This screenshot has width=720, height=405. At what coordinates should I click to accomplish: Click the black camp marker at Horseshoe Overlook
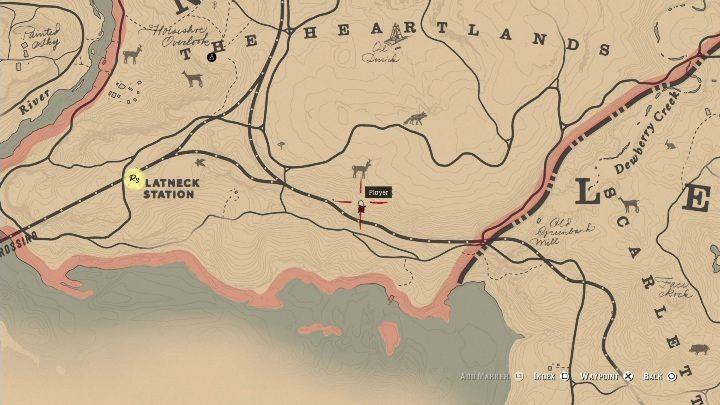pyautogui.click(x=211, y=57)
